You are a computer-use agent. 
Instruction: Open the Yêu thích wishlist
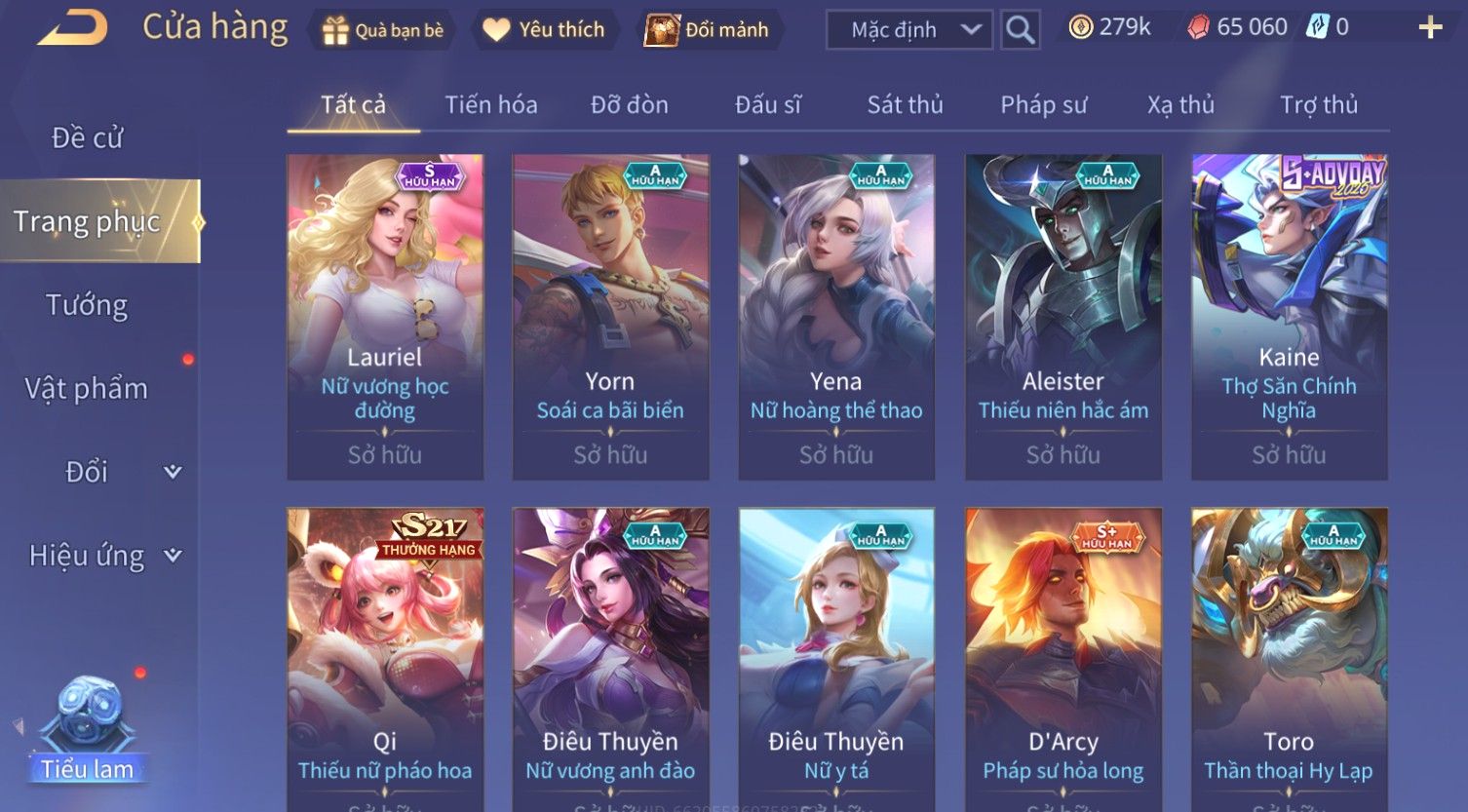(544, 30)
